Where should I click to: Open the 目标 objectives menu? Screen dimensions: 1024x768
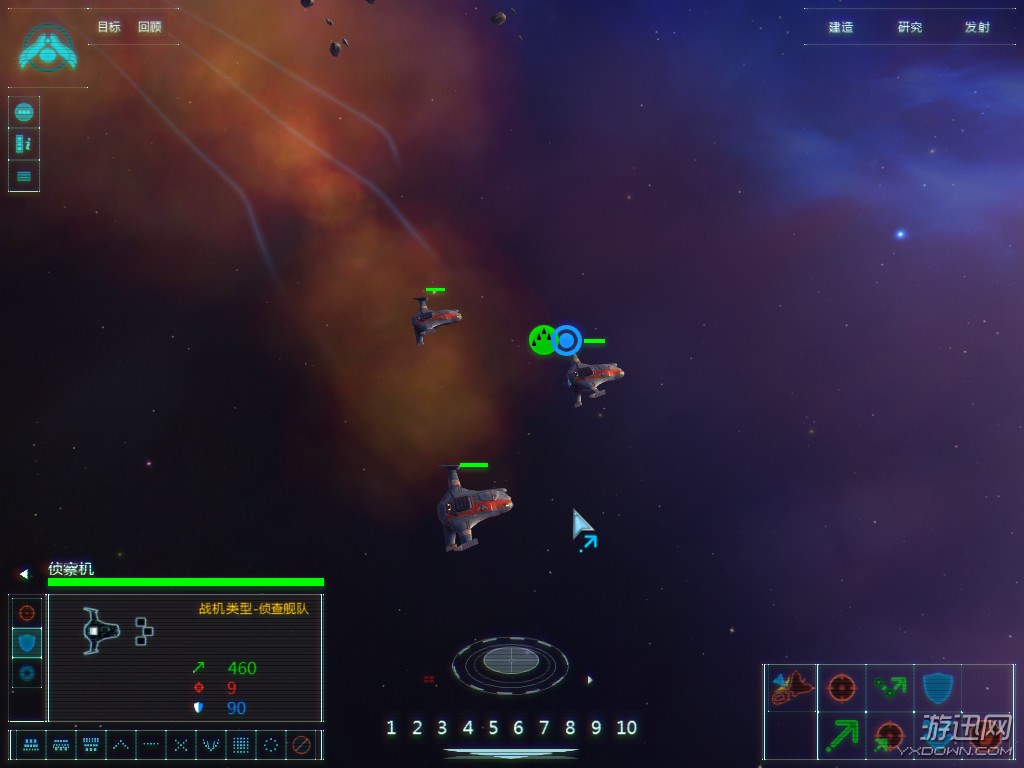pos(108,27)
